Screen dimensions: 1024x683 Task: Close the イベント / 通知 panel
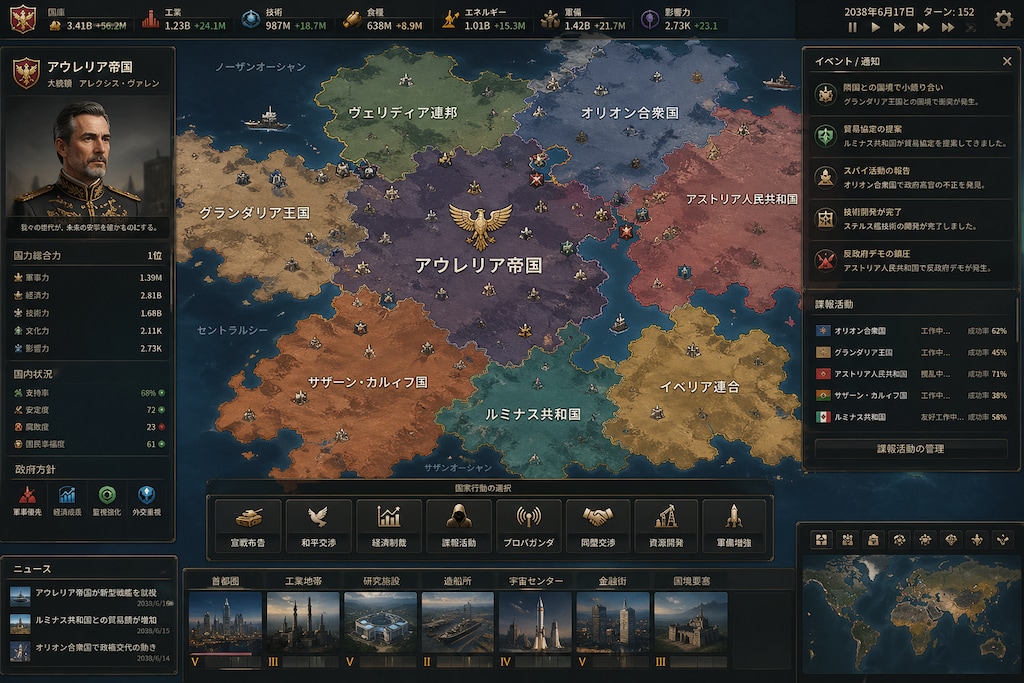coord(1007,61)
